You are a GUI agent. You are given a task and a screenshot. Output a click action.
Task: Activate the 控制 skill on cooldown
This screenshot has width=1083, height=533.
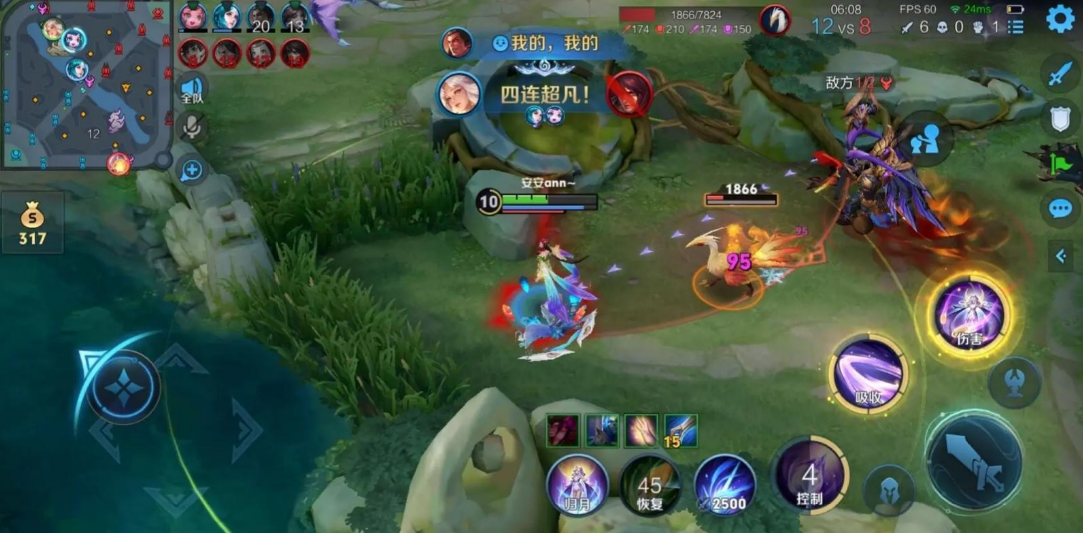click(810, 475)
